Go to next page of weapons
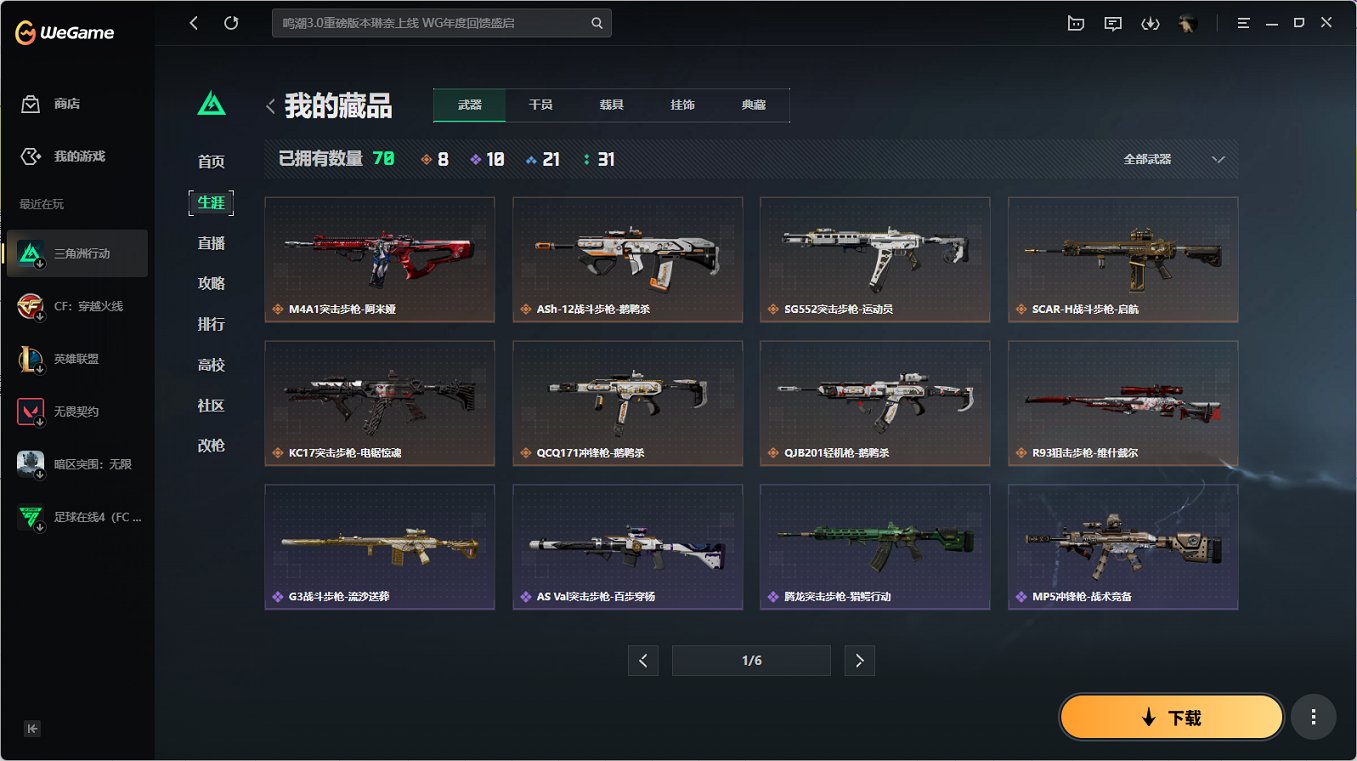The height and width of the screenshot is (761, 1357). pyautogui.click(x=859, y=660)
